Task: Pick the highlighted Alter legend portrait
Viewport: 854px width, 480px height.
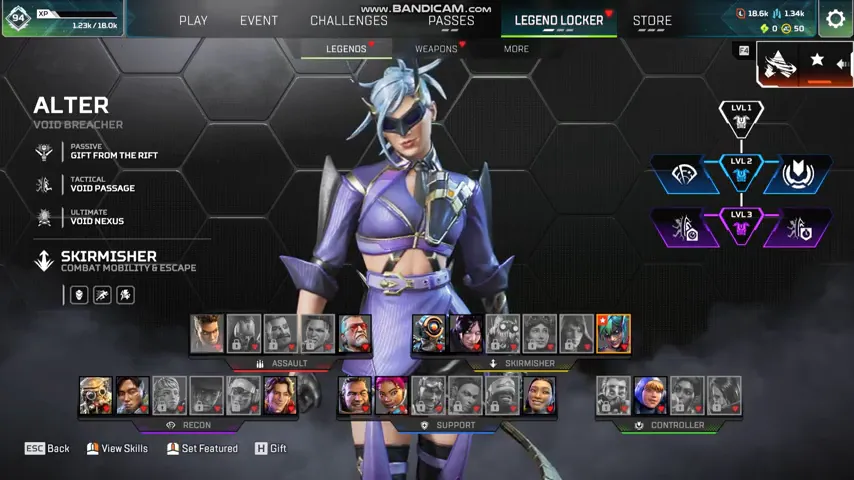Action: (613, 334)
